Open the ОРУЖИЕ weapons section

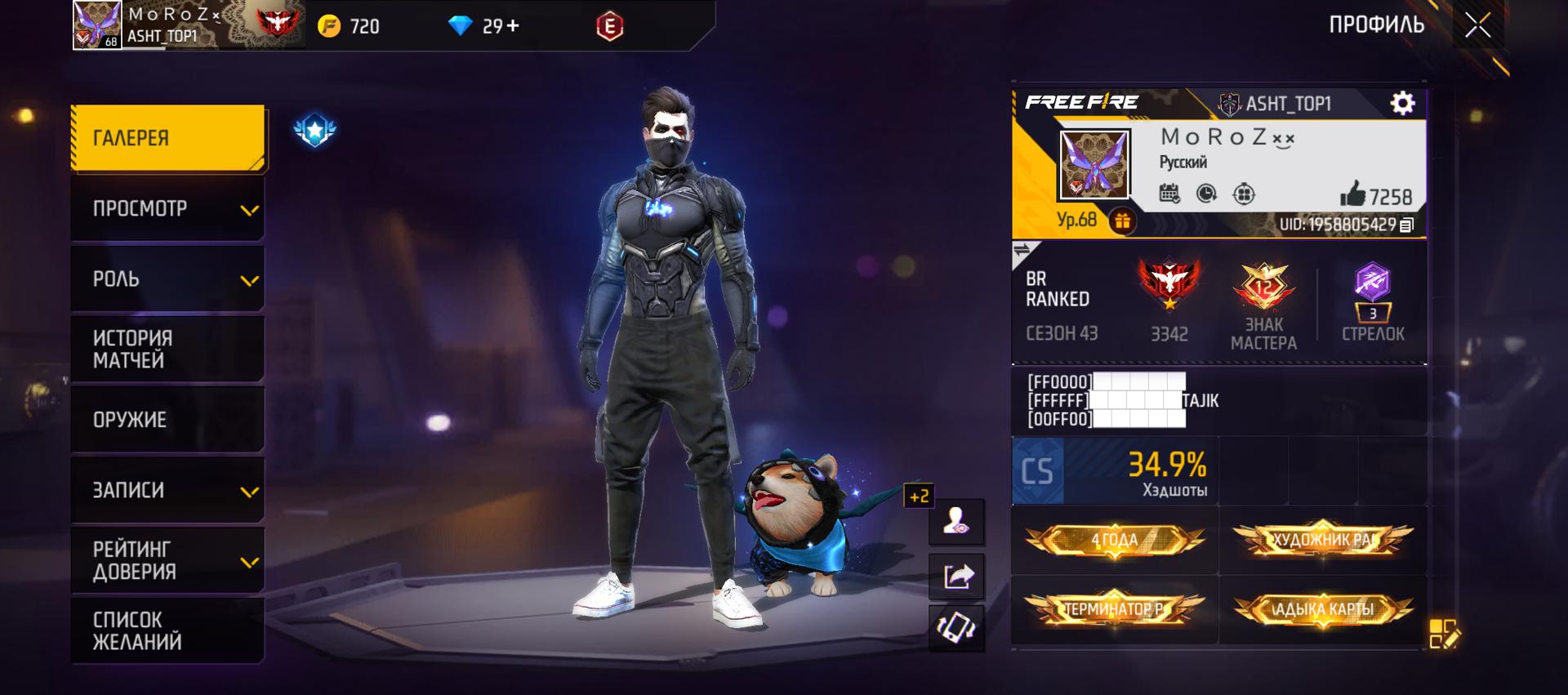(168, 420)
